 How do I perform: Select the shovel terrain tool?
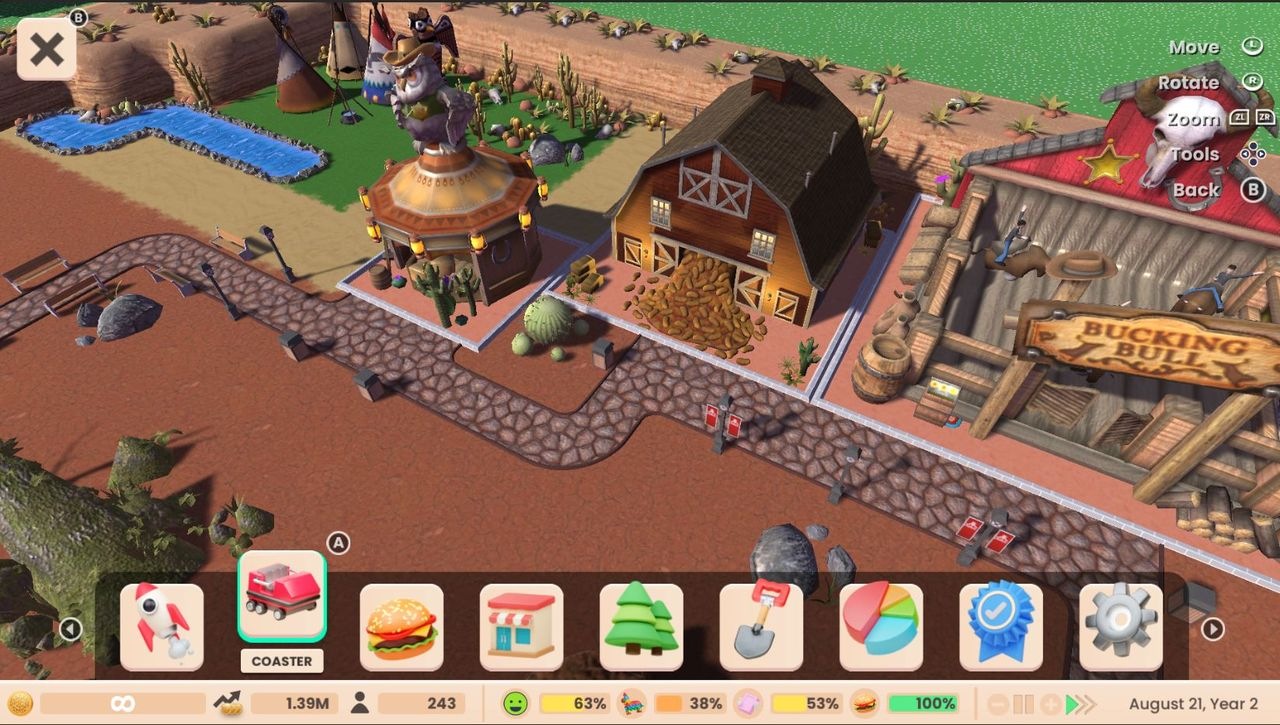coord(761,626)
